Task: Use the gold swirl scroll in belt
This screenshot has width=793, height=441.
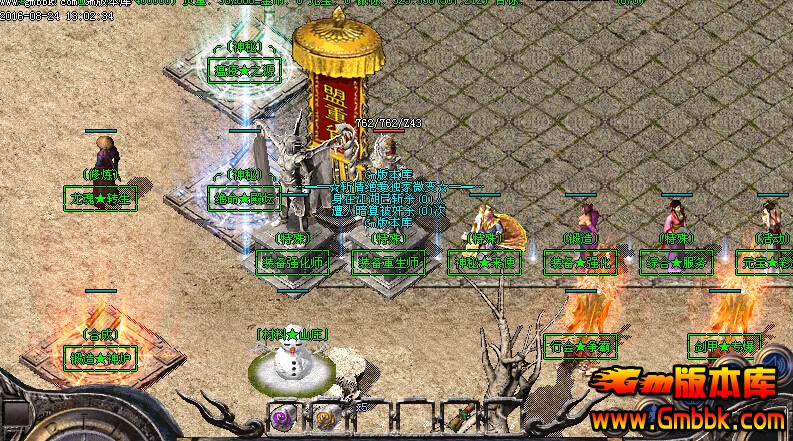Action: click(326, 415)
